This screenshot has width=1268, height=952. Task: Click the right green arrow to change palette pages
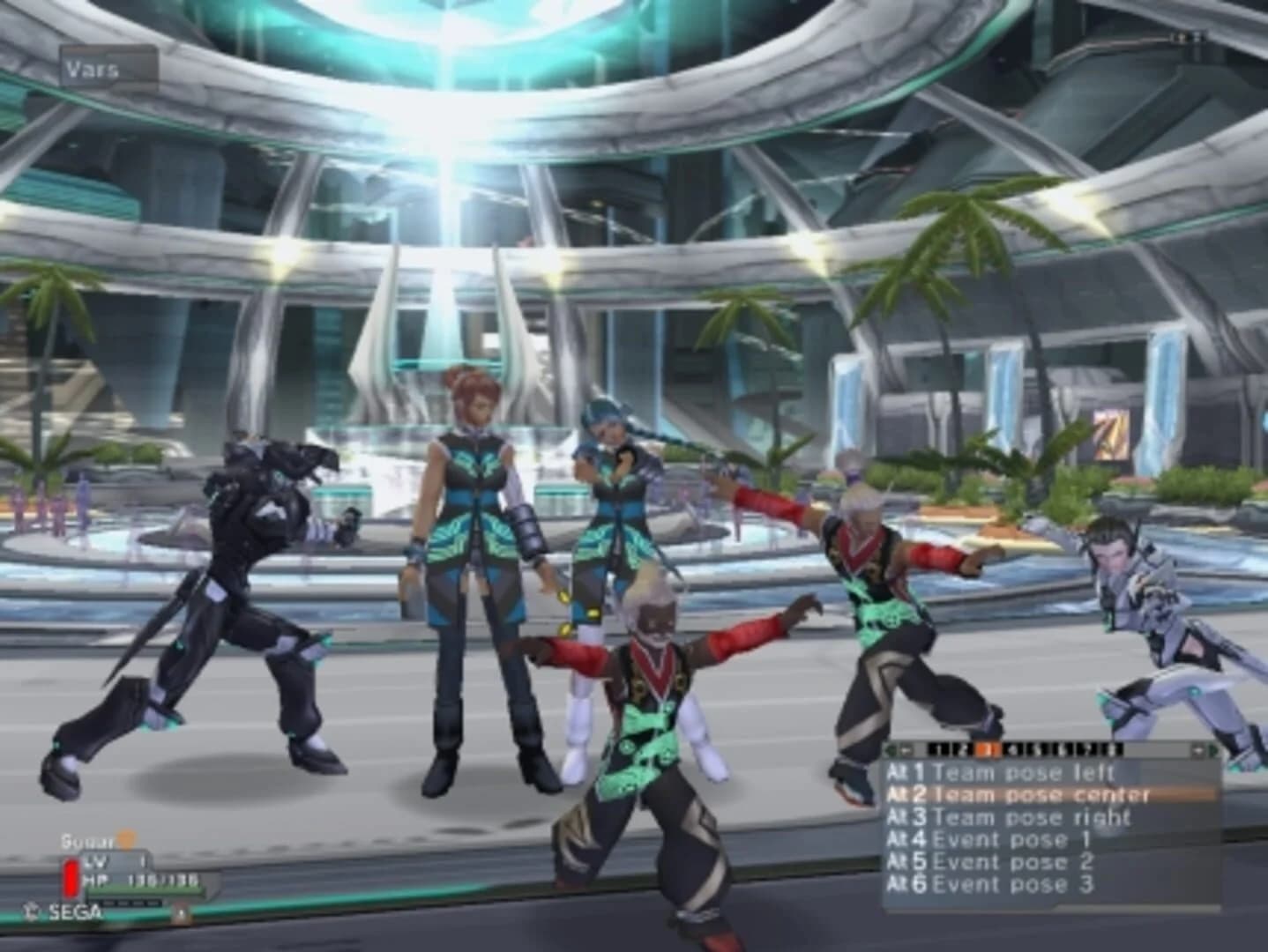coord(1213,749)
